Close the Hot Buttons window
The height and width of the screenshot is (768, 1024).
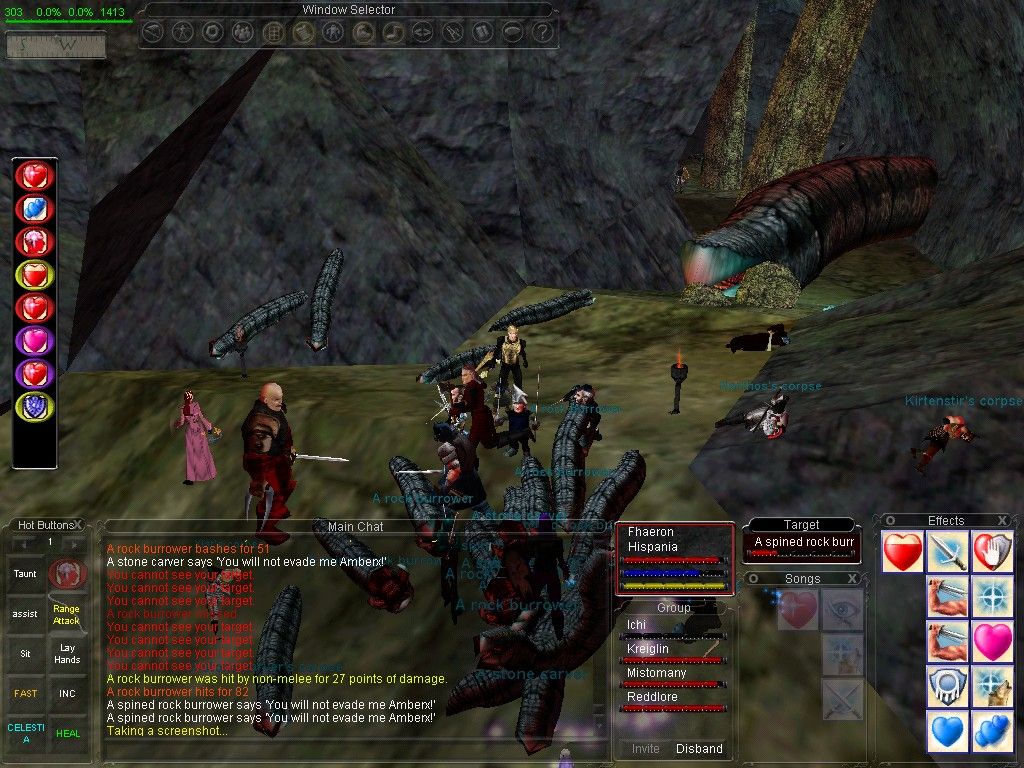click(79, 524)
